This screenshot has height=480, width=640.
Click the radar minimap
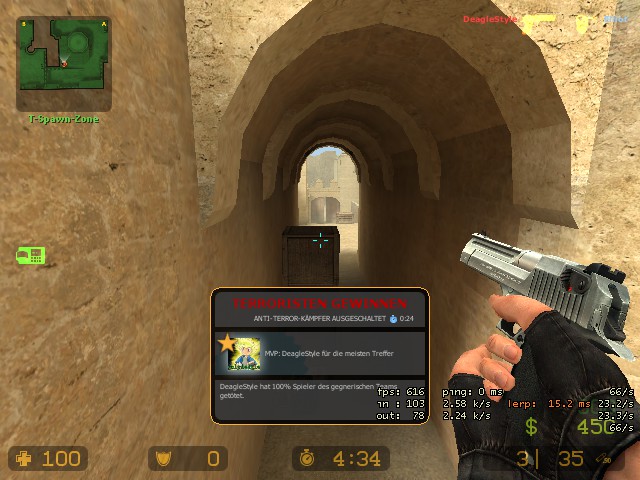pos(63,63)
